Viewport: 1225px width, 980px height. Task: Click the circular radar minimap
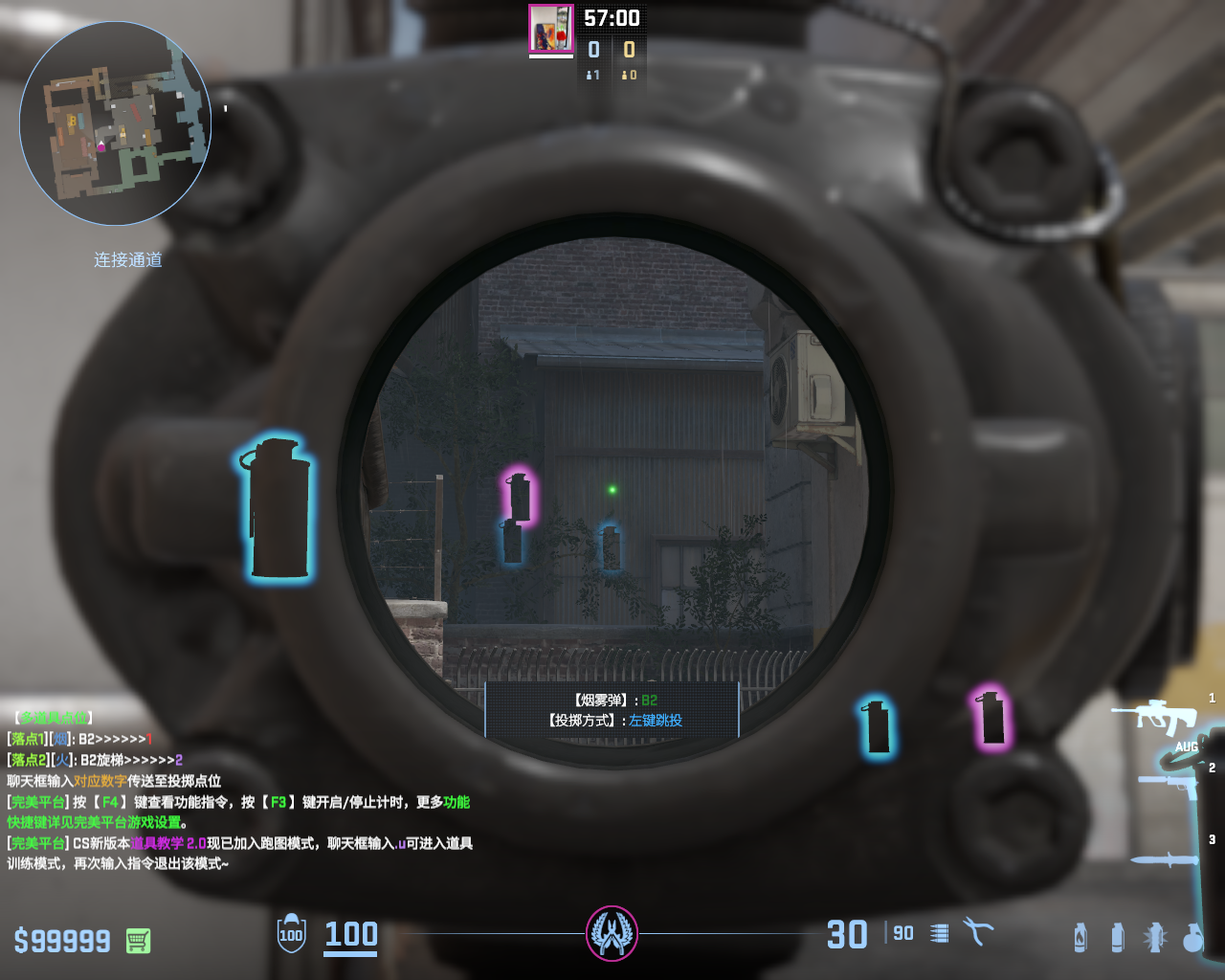tap(115, 123)
